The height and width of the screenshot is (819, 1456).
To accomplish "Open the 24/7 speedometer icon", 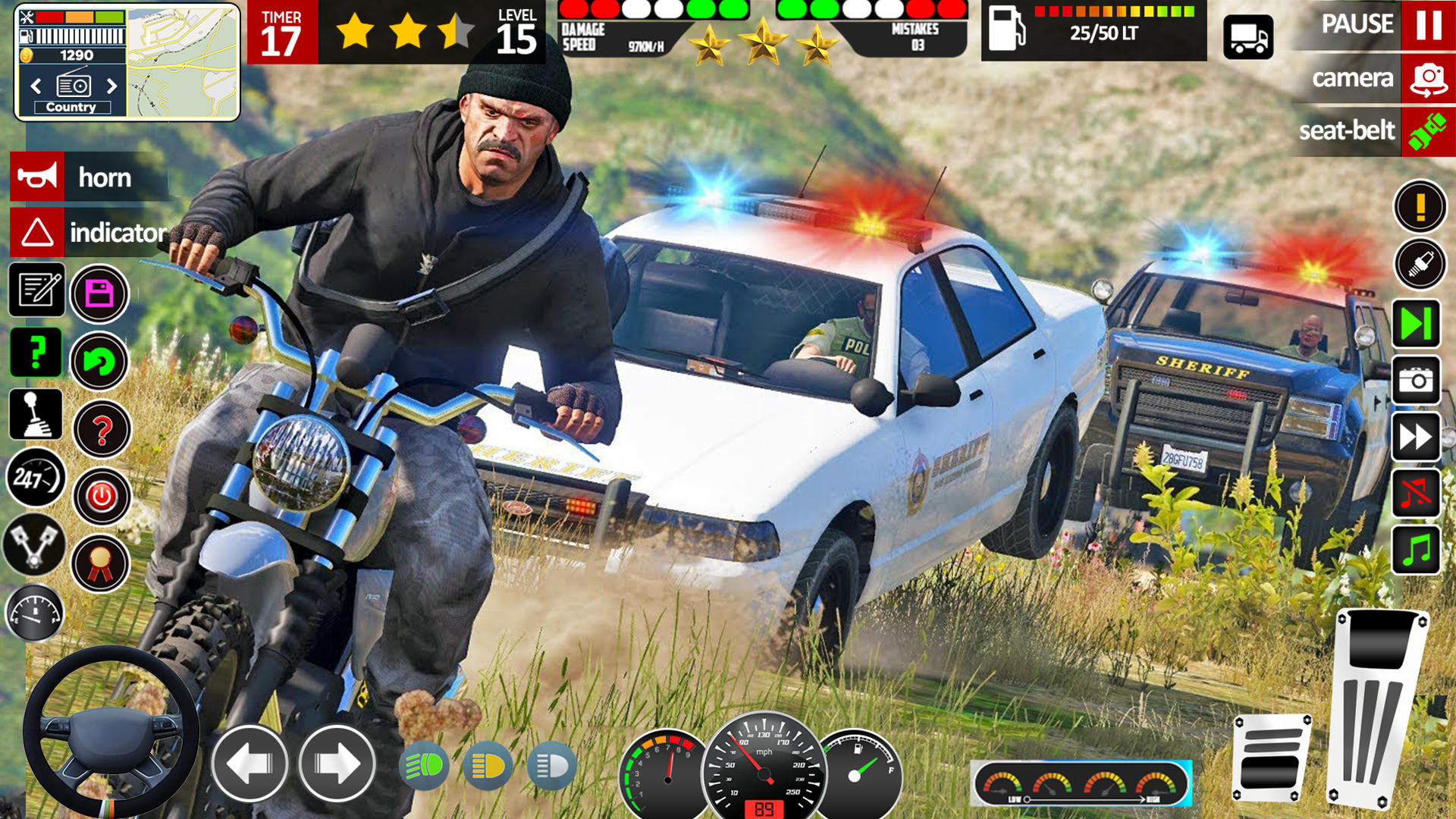I will pos(36,476).
